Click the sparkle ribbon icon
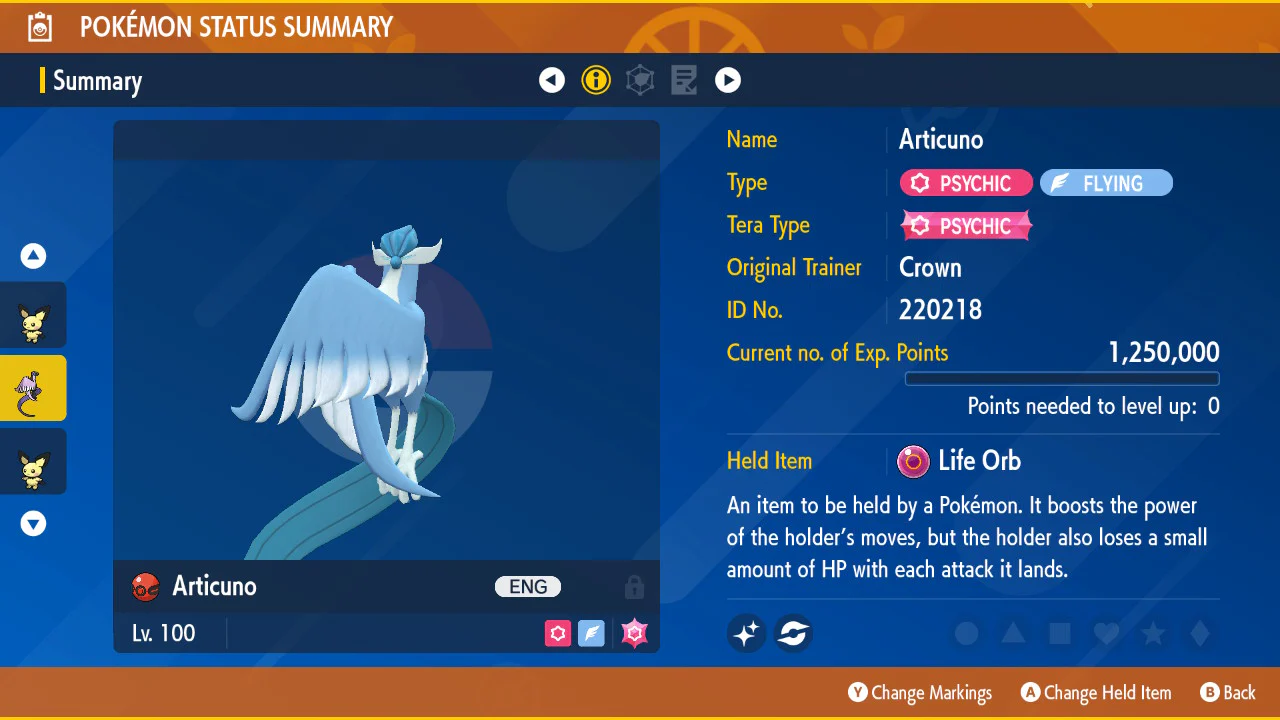Image resolution: width=1280 pixels, height=720 pixels. click(x=746, y=633)
